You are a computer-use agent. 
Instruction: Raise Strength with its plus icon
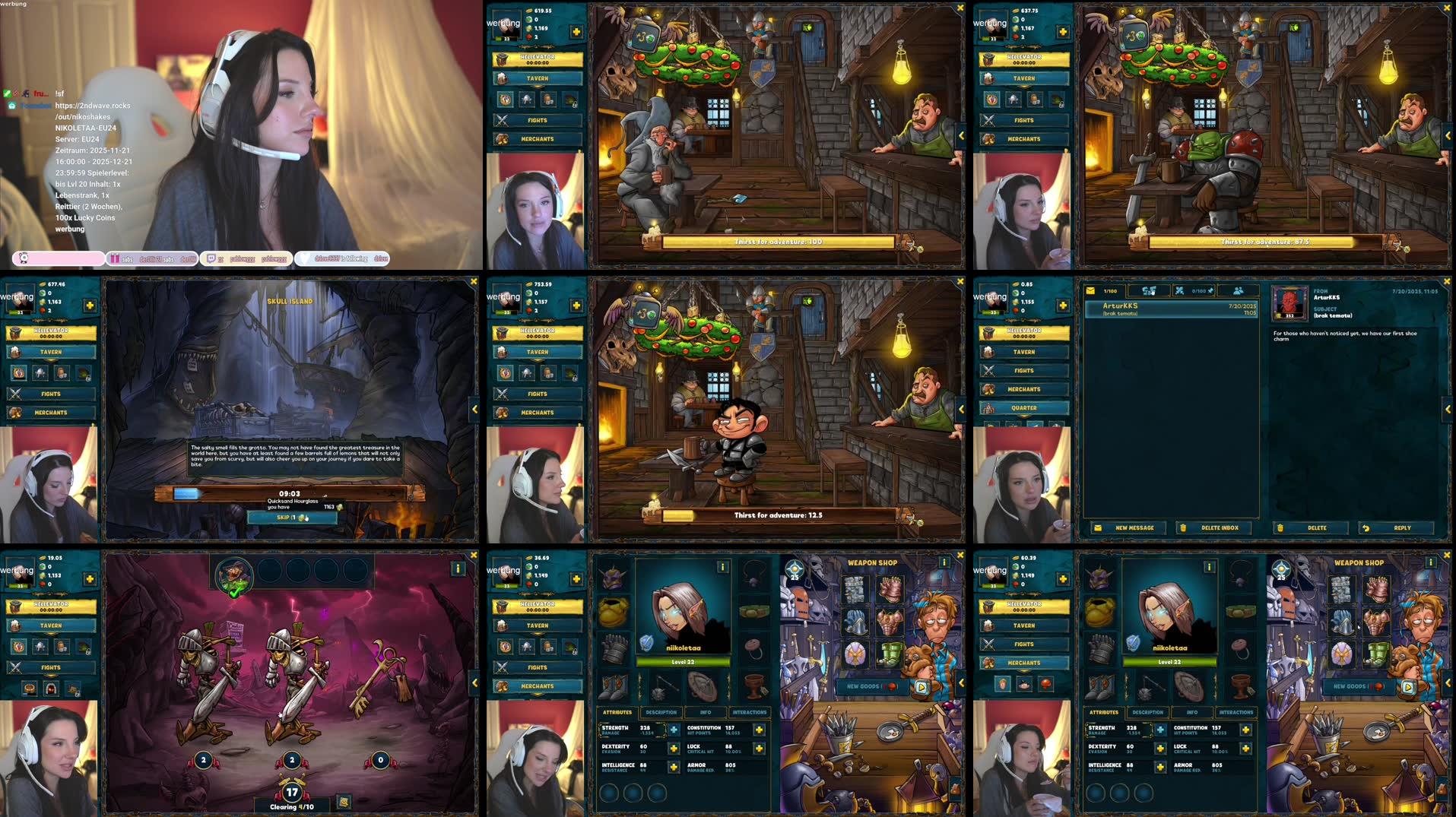click(x=674, y=730)
